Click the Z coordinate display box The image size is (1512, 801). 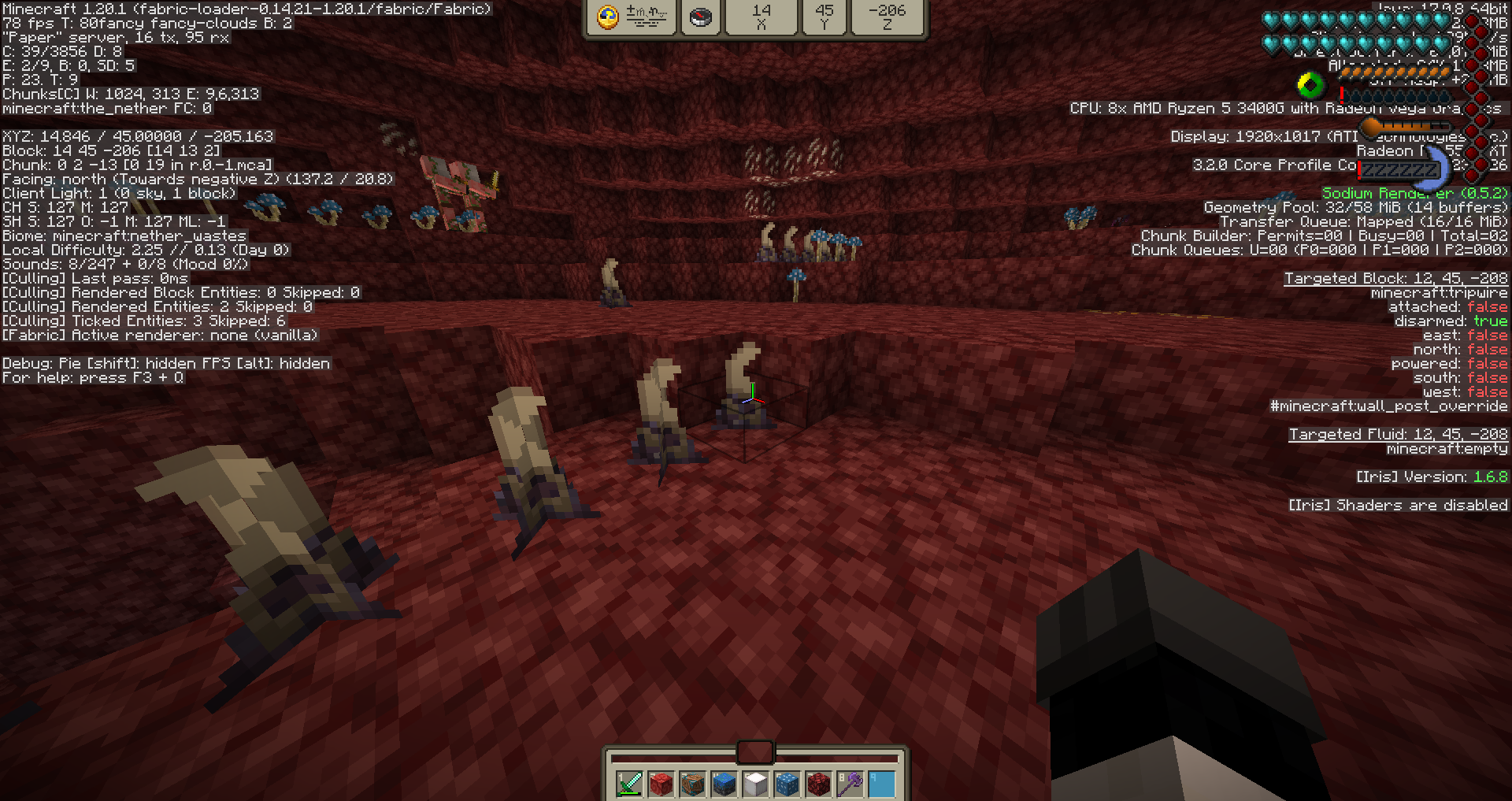[x=888, y=17]
